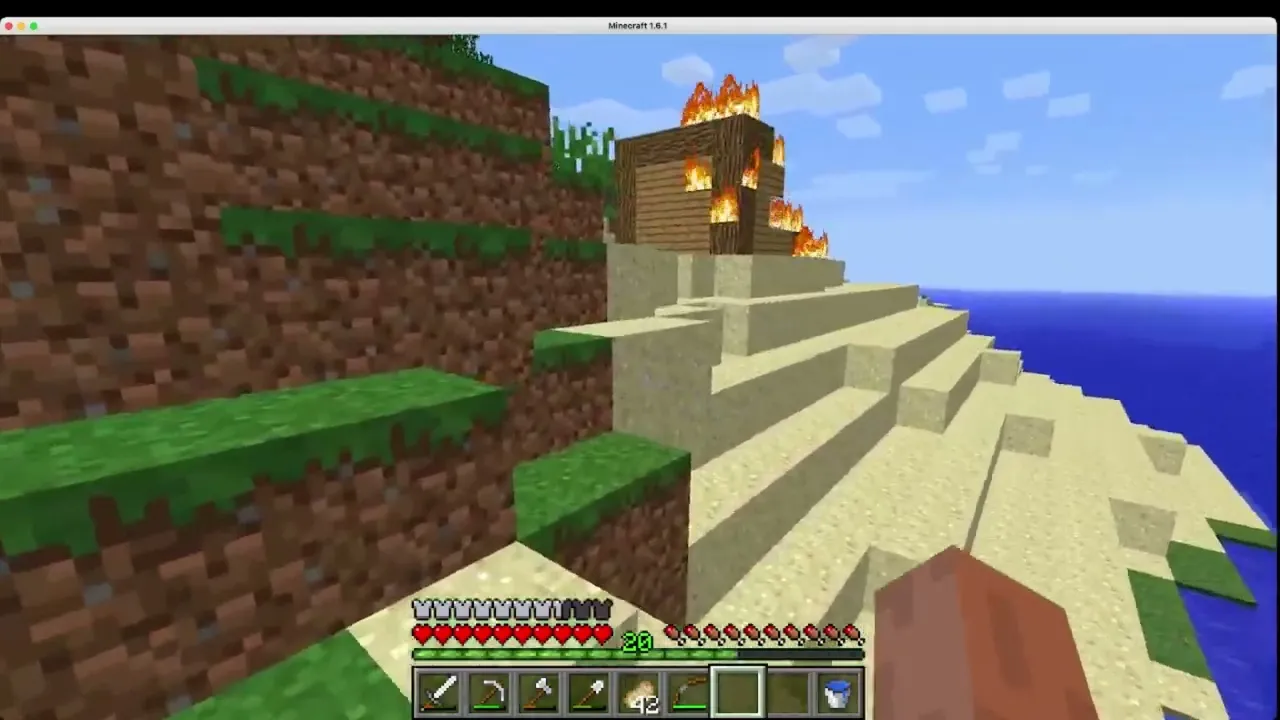Close the Minecraft window with red button

pos(8,26)
